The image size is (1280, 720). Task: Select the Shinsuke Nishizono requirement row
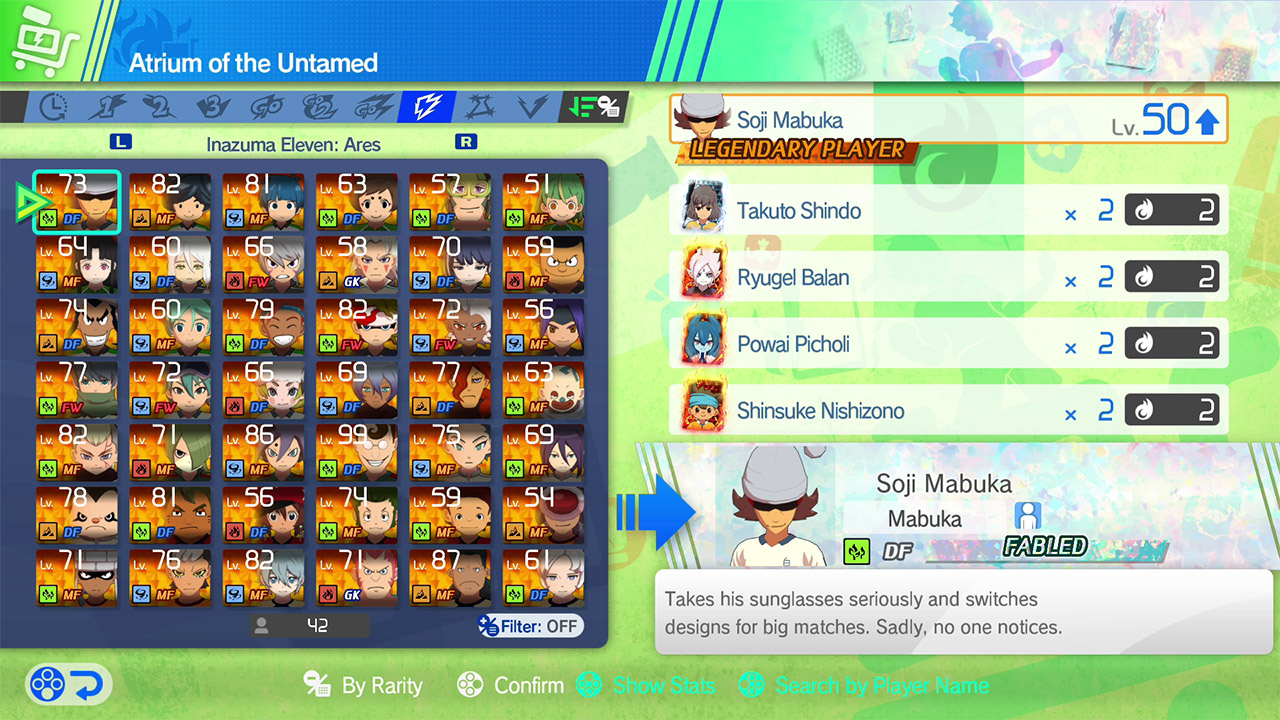tap(948, 411)
